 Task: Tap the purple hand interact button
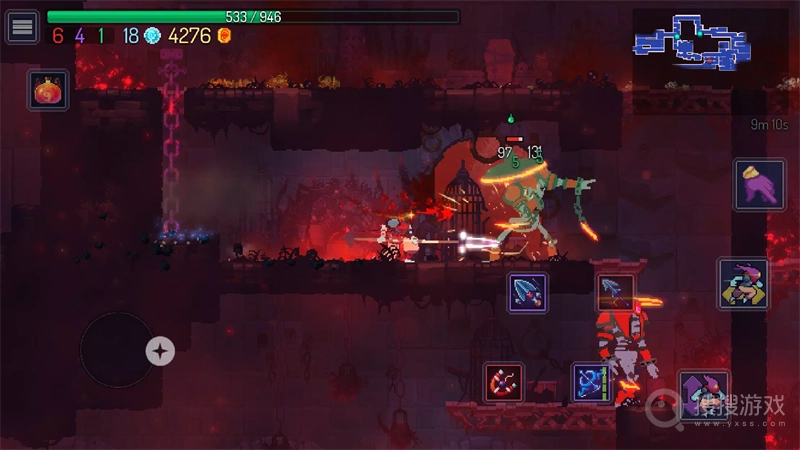(x=759, y=185)
